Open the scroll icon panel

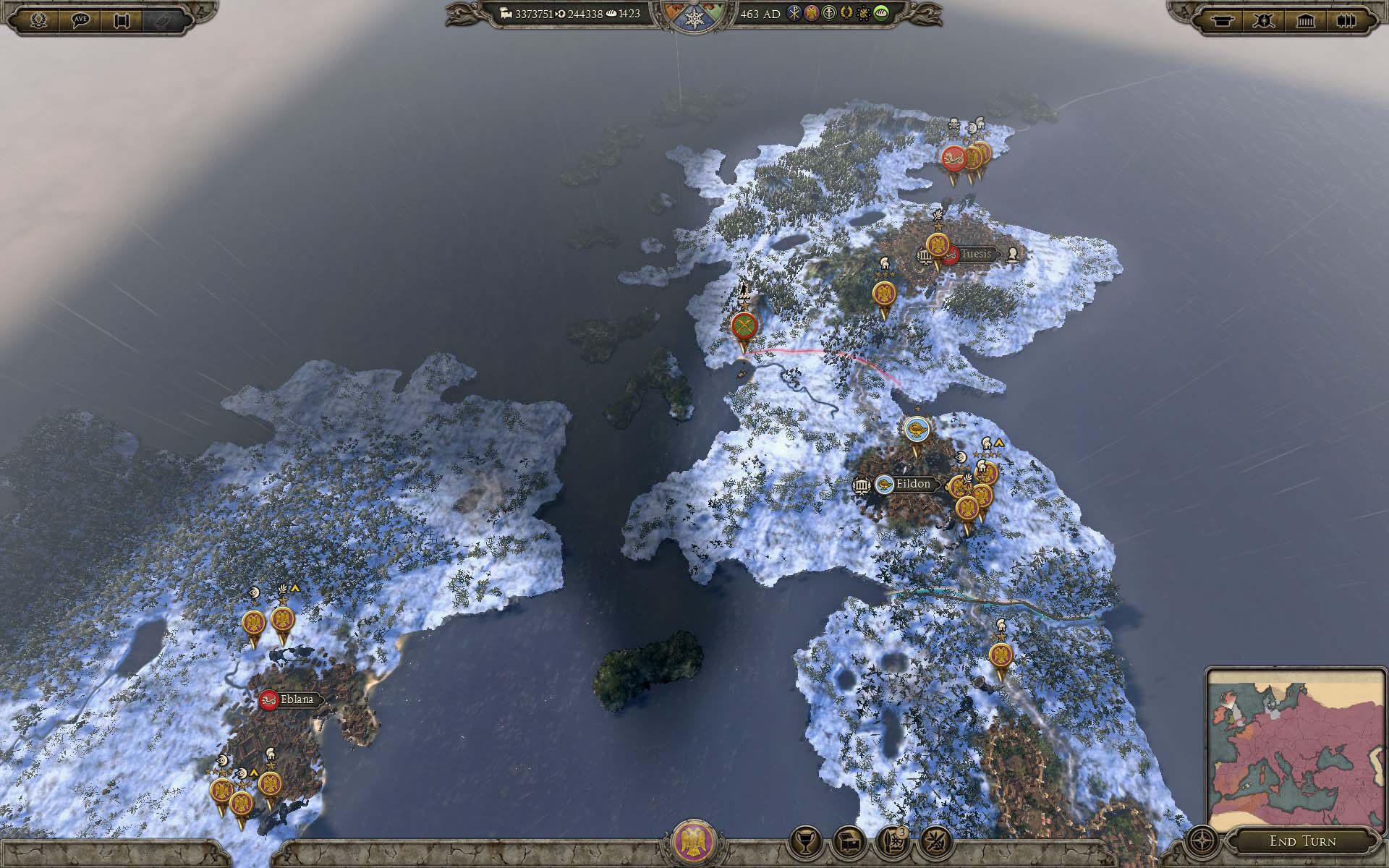pyautogui.click(x=122, y=20)
